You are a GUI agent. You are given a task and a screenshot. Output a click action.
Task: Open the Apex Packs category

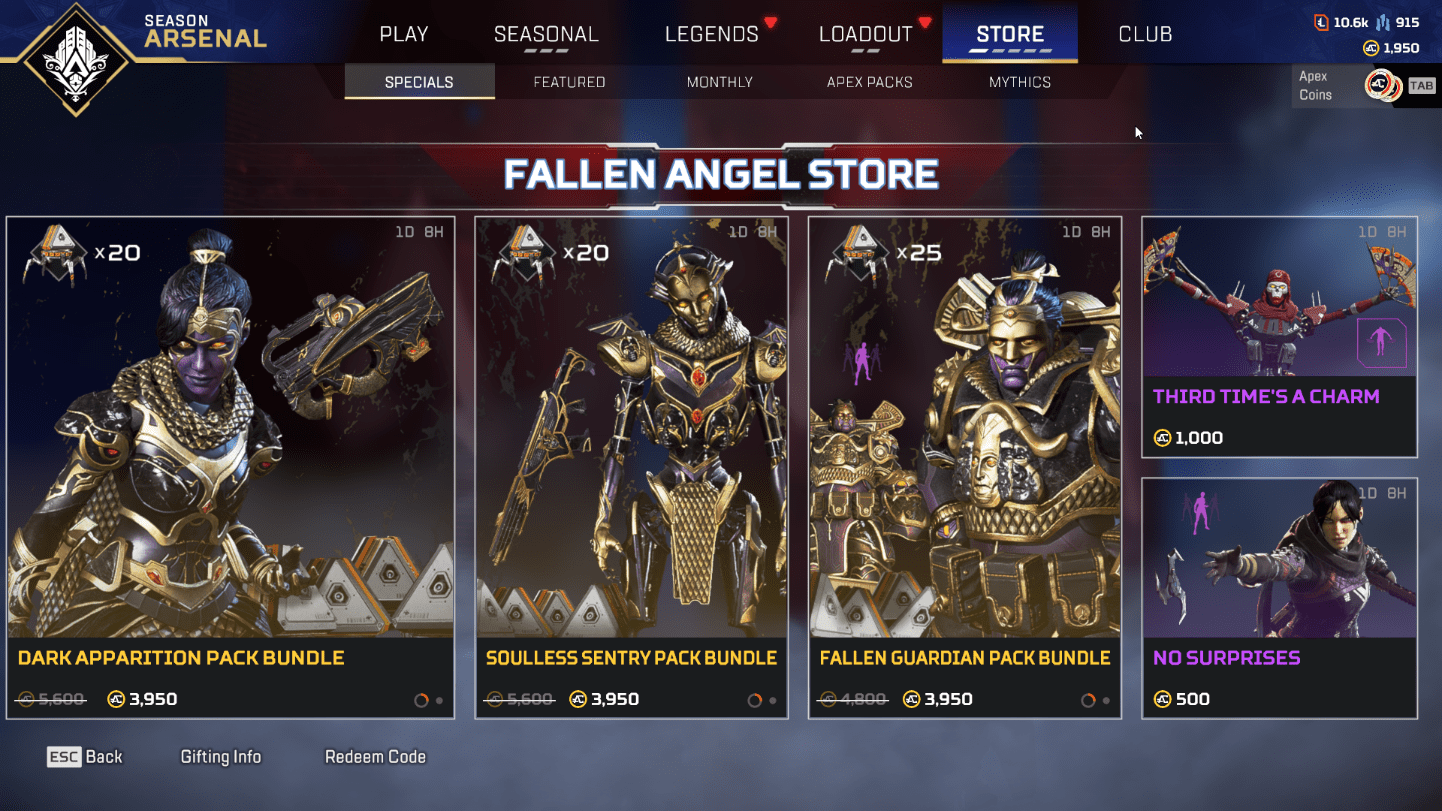tap(869, 82)
